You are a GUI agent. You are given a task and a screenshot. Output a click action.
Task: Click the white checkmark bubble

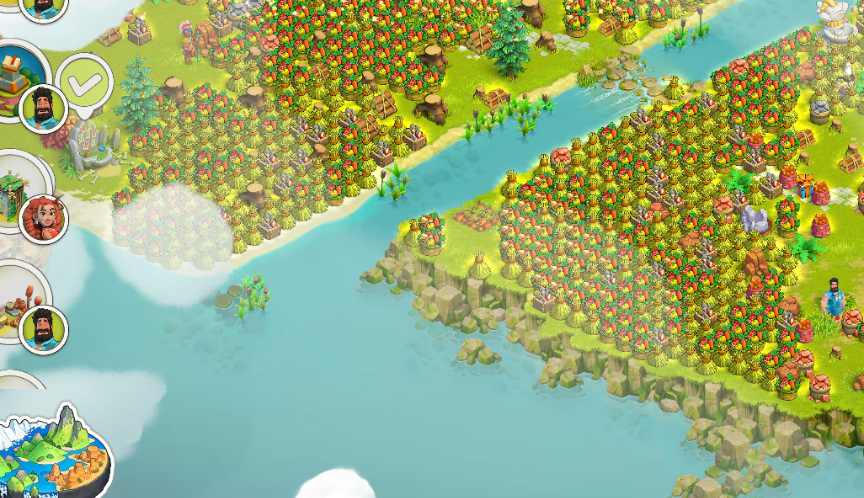pyautogui.click(x=84, y=78)
